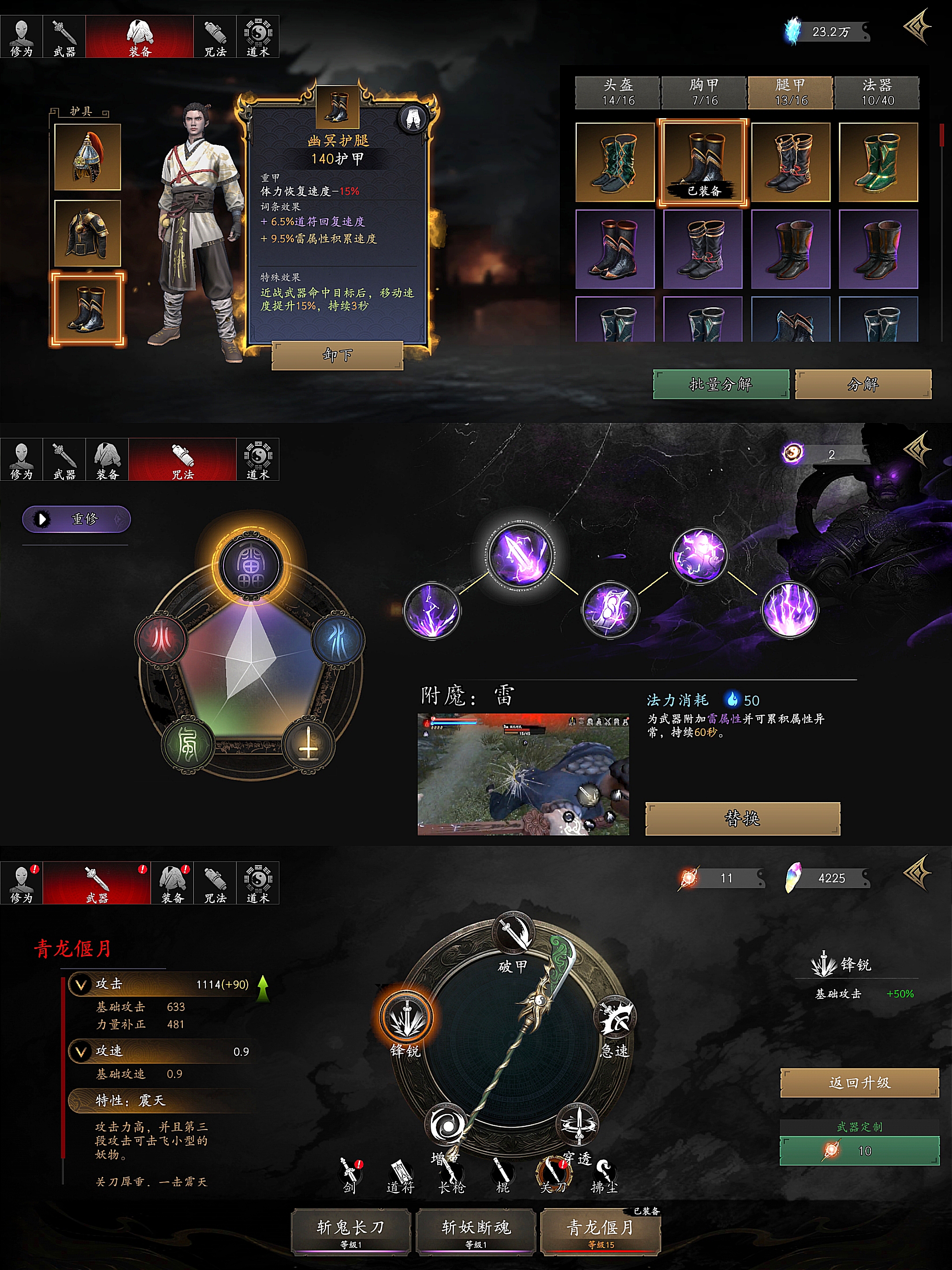Choose the 斩妖断魂 weapon

pyautogui.click(x=476, y=1231)
